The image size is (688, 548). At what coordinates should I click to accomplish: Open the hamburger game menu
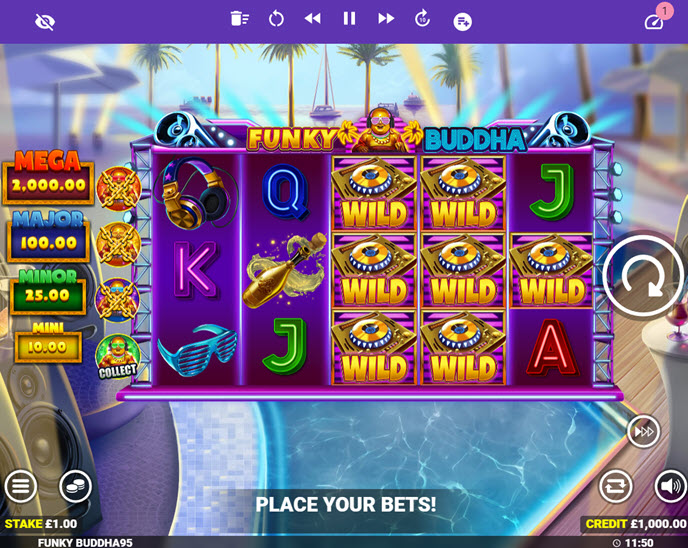[20, 487]
